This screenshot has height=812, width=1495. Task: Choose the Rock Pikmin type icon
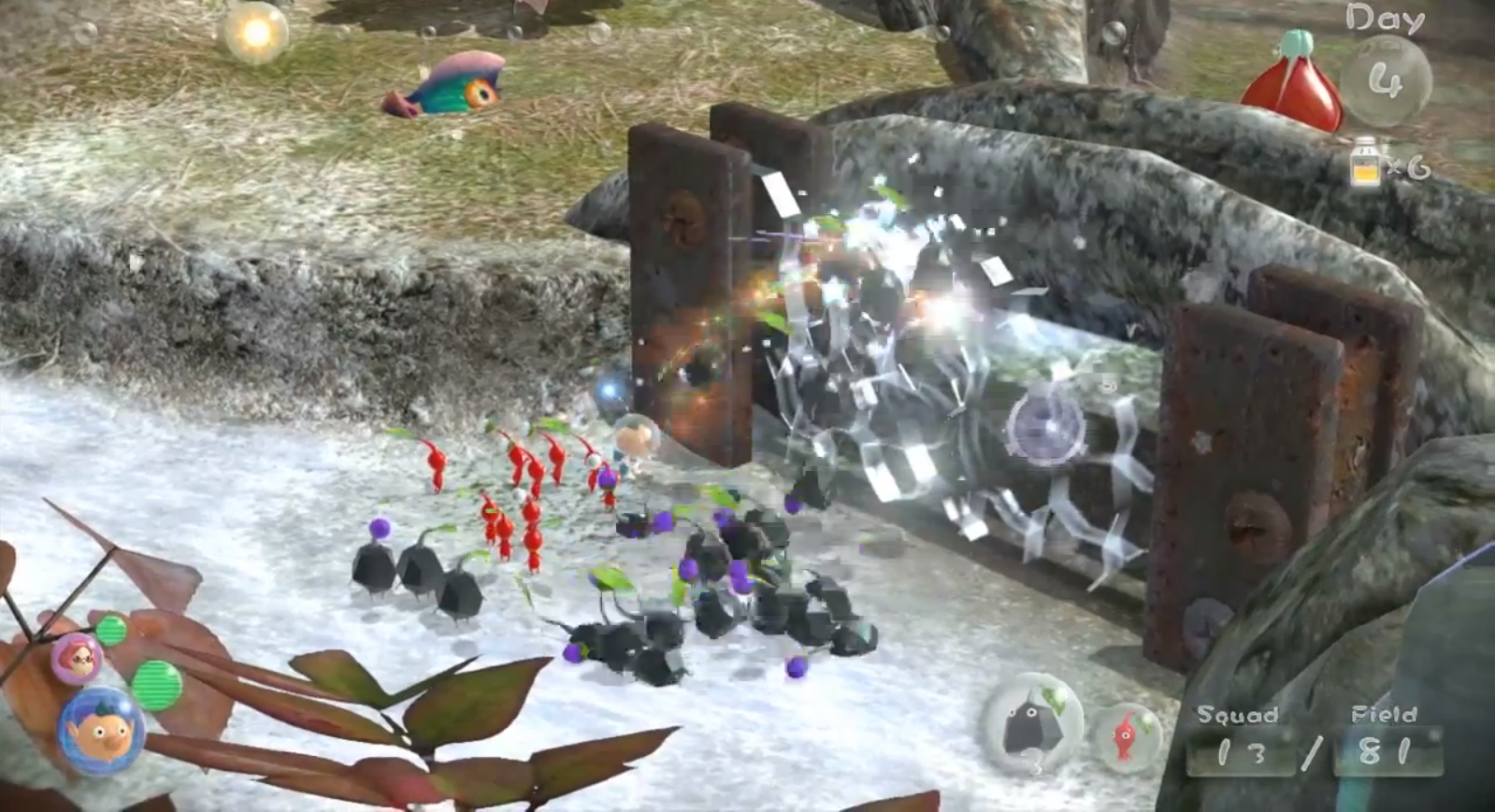[1032, 725]
